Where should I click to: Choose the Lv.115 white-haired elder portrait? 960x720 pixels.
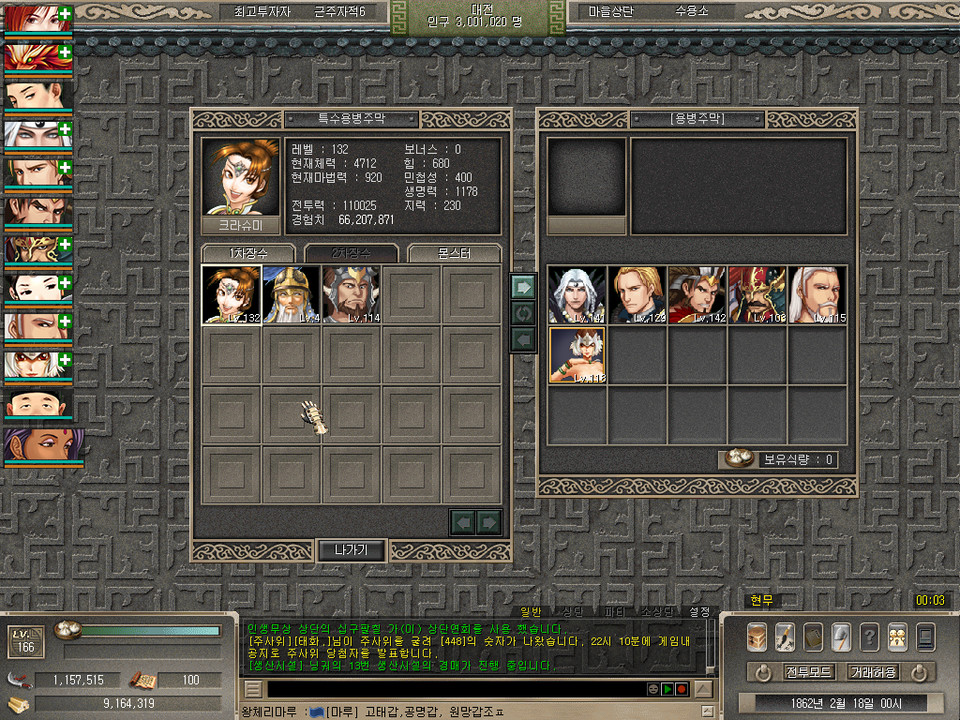[x=817, y=295]
